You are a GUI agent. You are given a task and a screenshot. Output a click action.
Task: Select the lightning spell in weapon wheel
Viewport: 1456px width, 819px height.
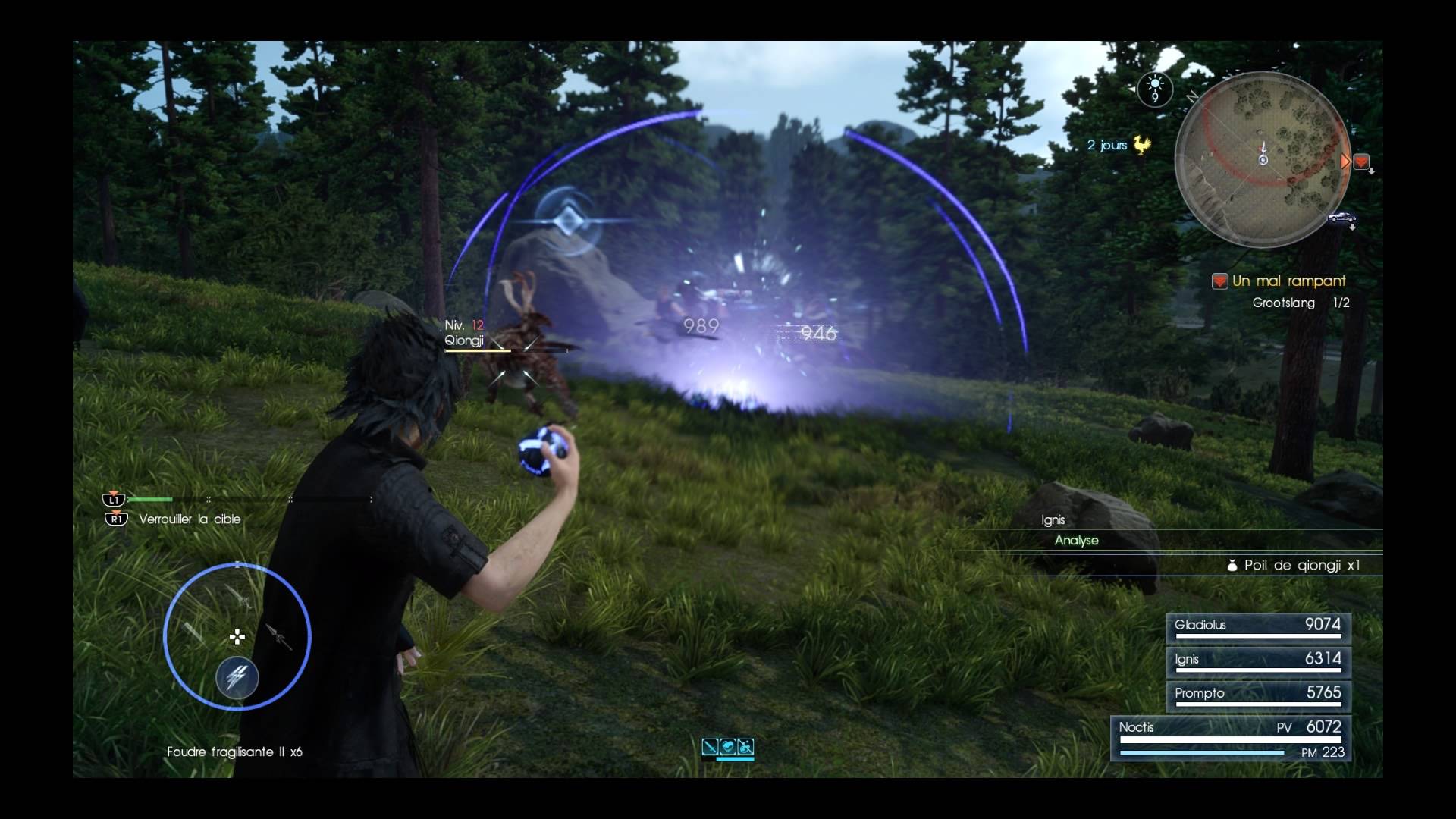[237, 676]
